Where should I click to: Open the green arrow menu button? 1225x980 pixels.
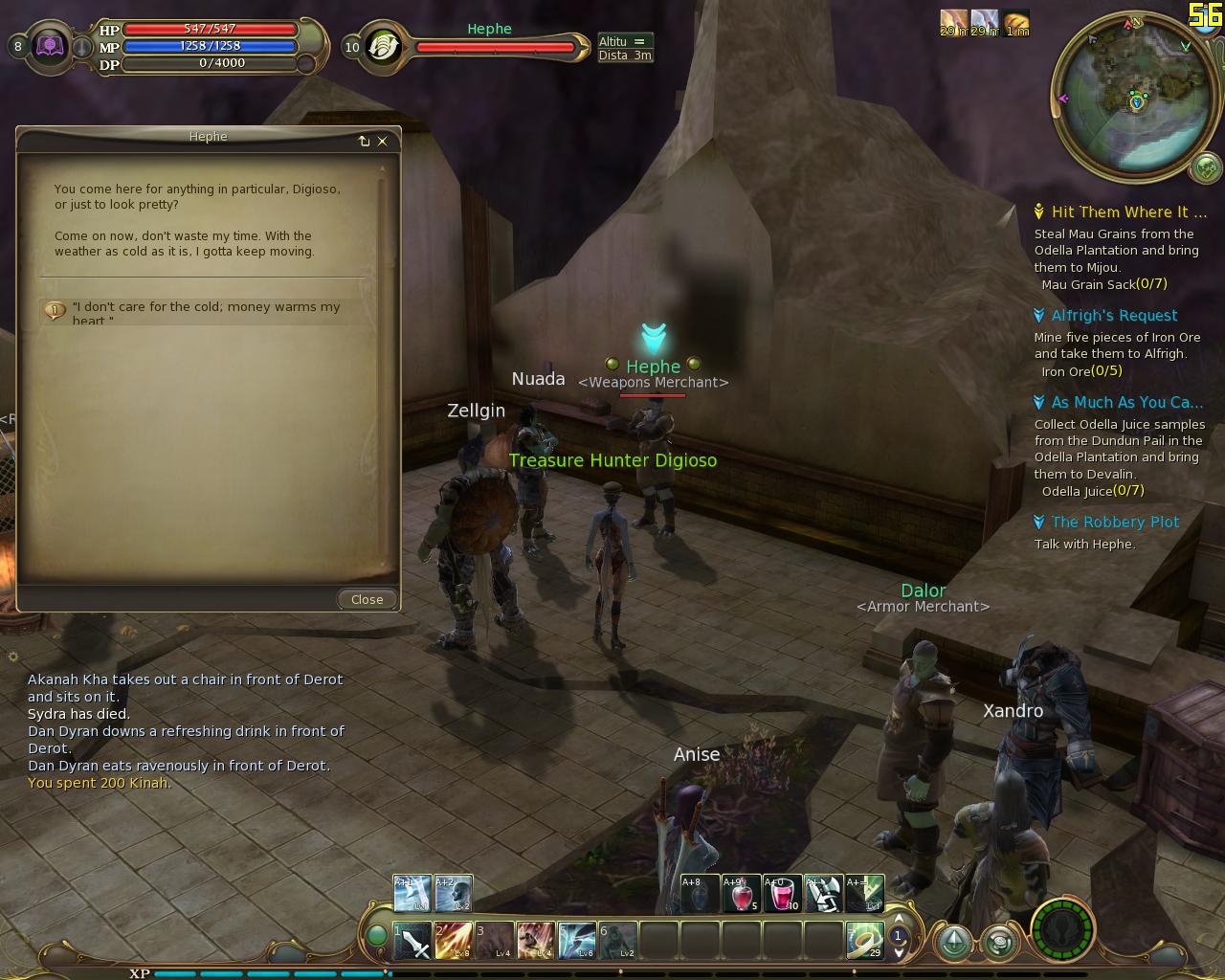click(954, 944)
